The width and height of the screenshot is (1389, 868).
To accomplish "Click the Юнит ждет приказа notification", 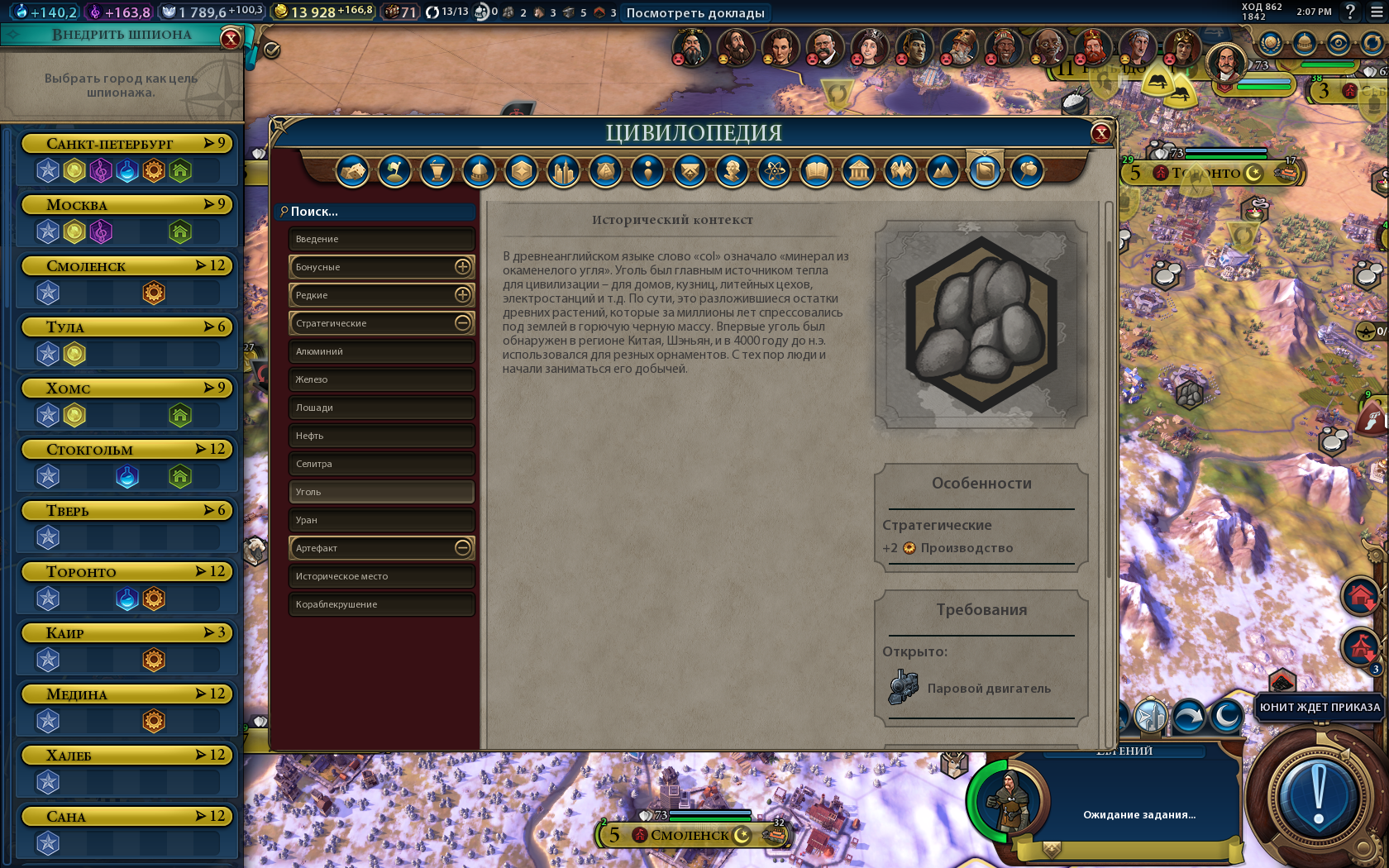I will [x=1319, y=708].
